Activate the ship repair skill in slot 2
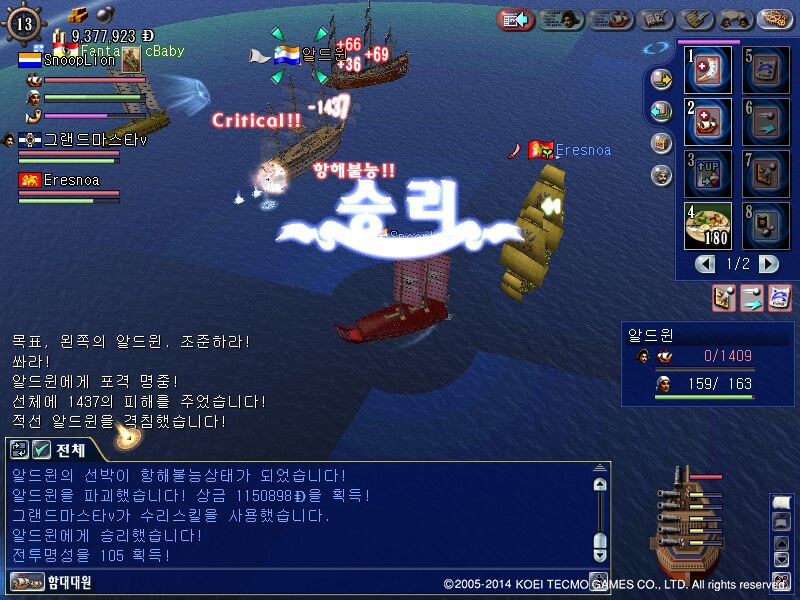Viewport: 800px width, 600px height. point(709,122)
